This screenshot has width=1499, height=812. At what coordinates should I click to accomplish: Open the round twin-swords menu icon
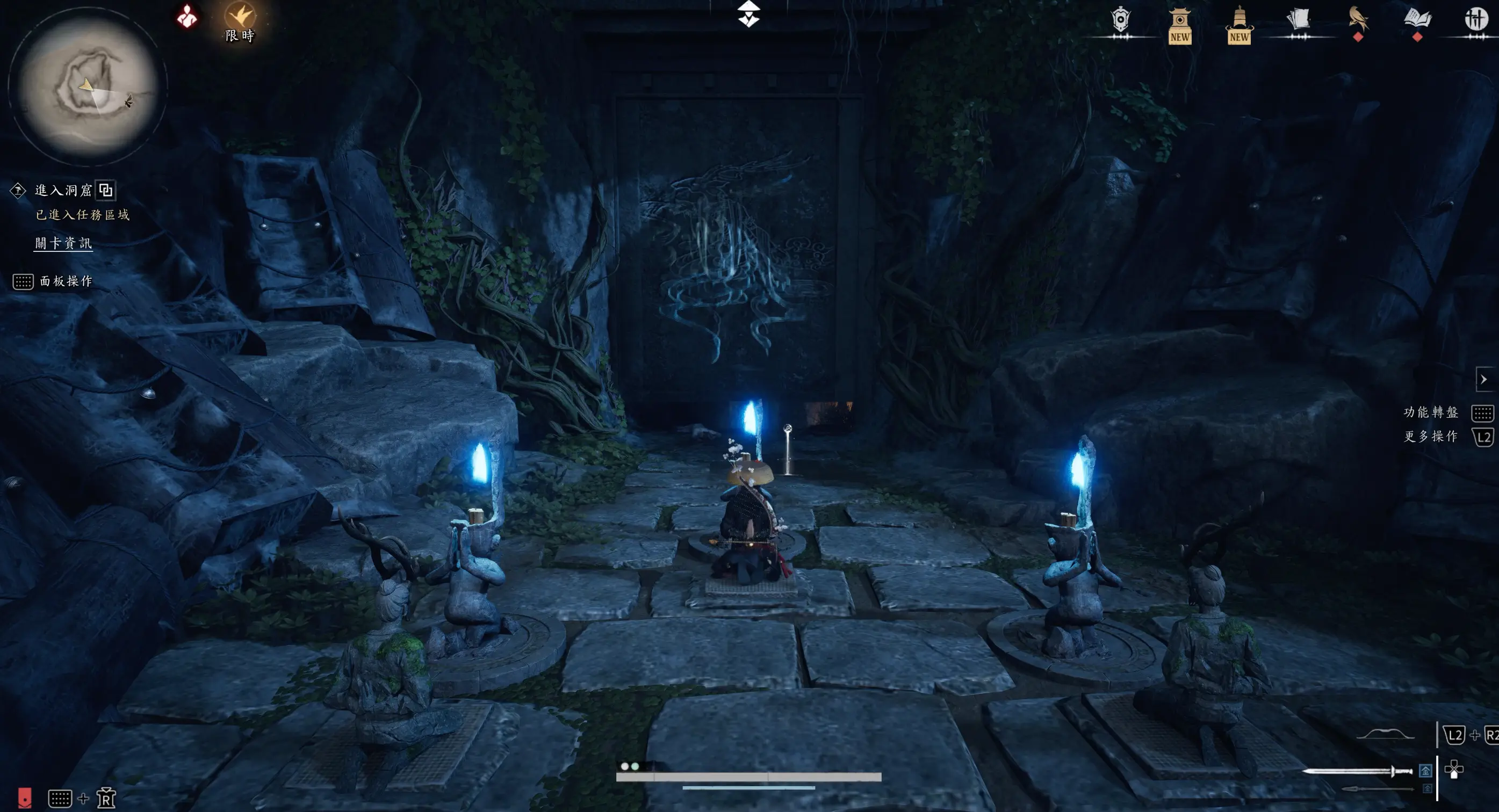click(1476, 20)
